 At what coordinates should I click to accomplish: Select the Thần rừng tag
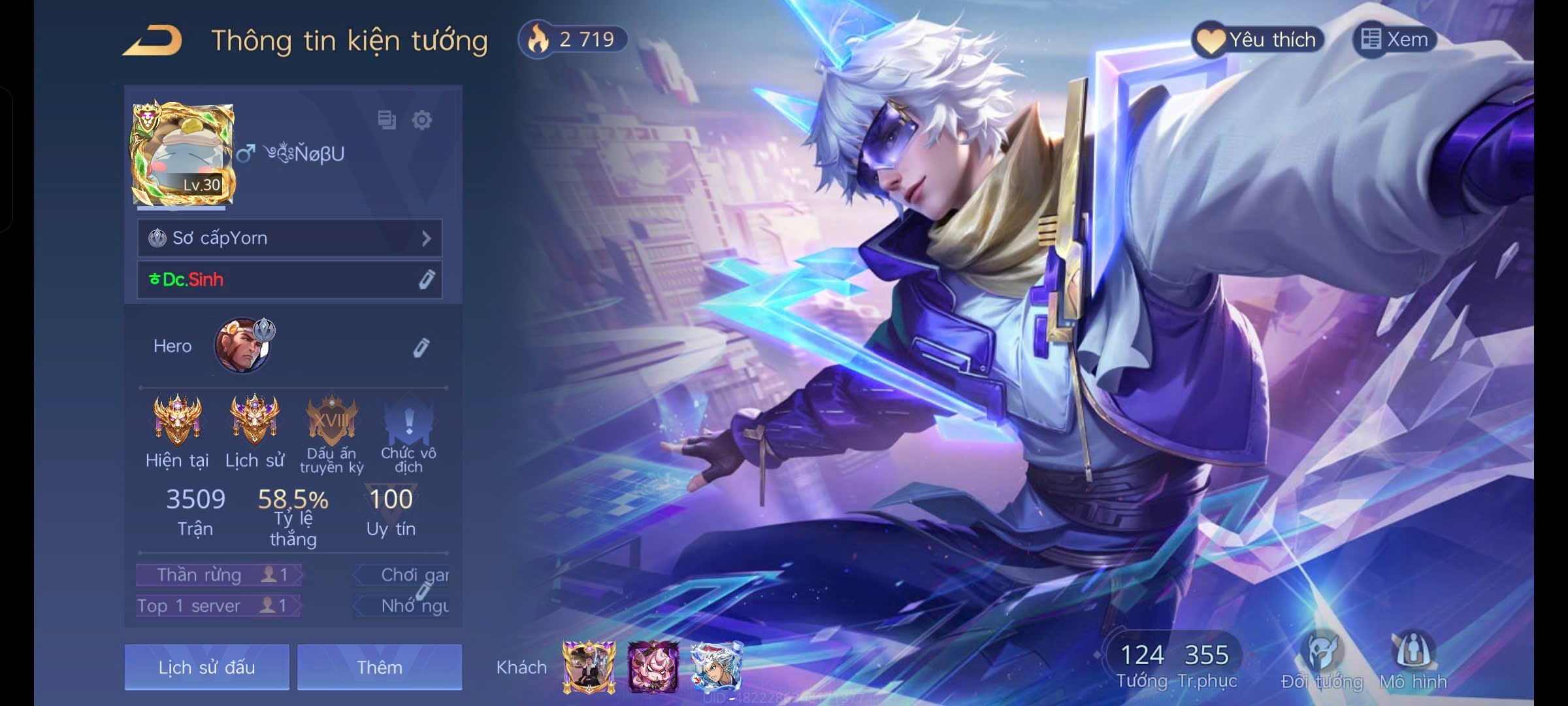(x=218, y=575)
